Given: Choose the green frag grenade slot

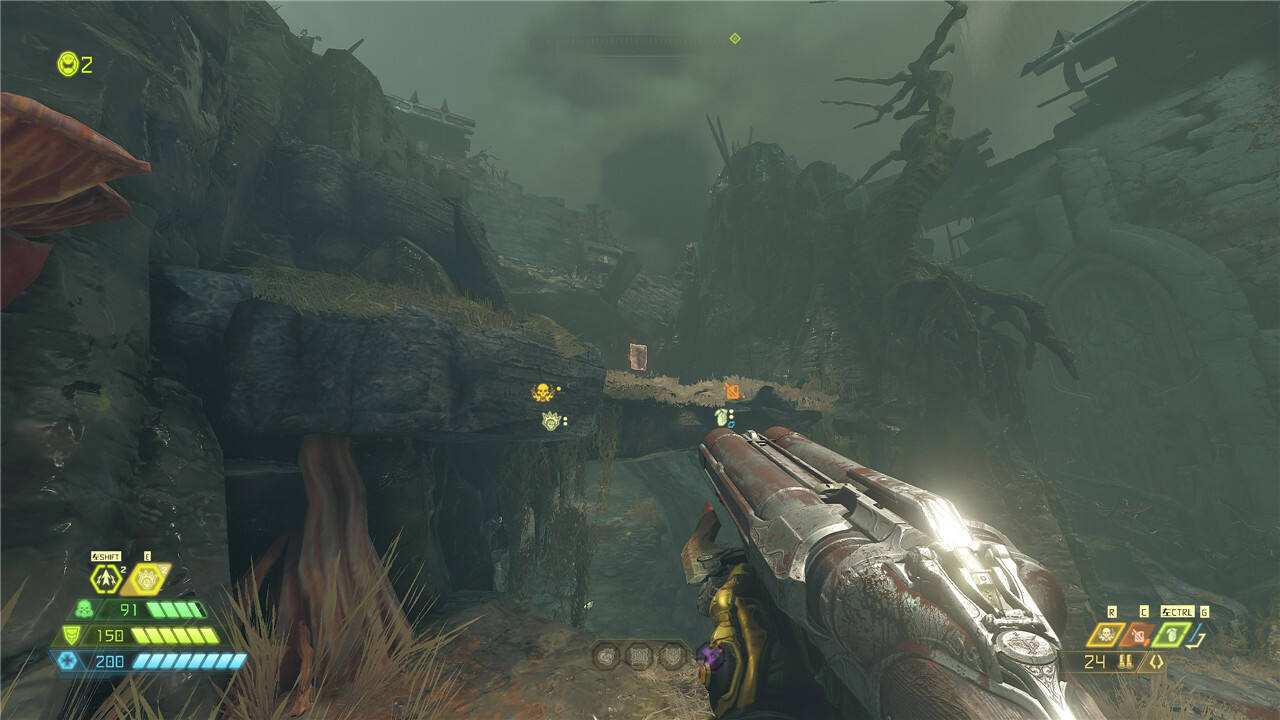Looking at the screenshot, I should (x=1171, y=634).
